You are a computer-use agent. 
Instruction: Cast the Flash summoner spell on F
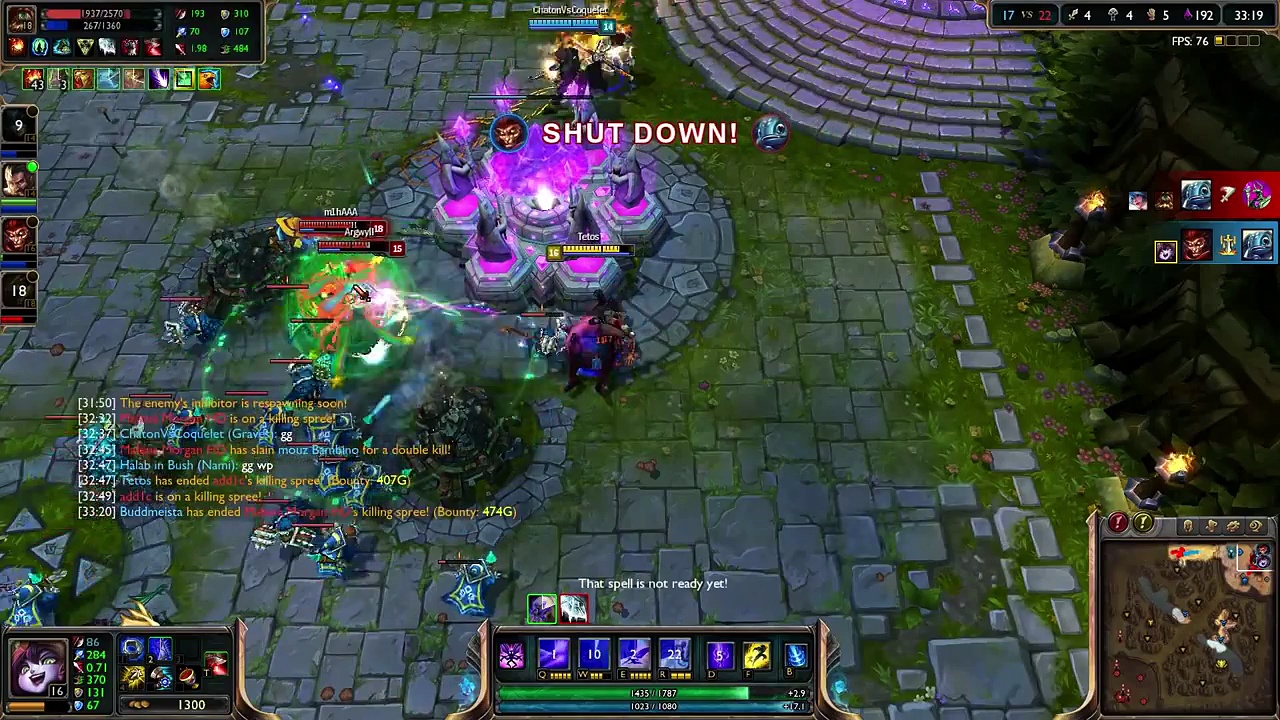[x=756, y=655]
